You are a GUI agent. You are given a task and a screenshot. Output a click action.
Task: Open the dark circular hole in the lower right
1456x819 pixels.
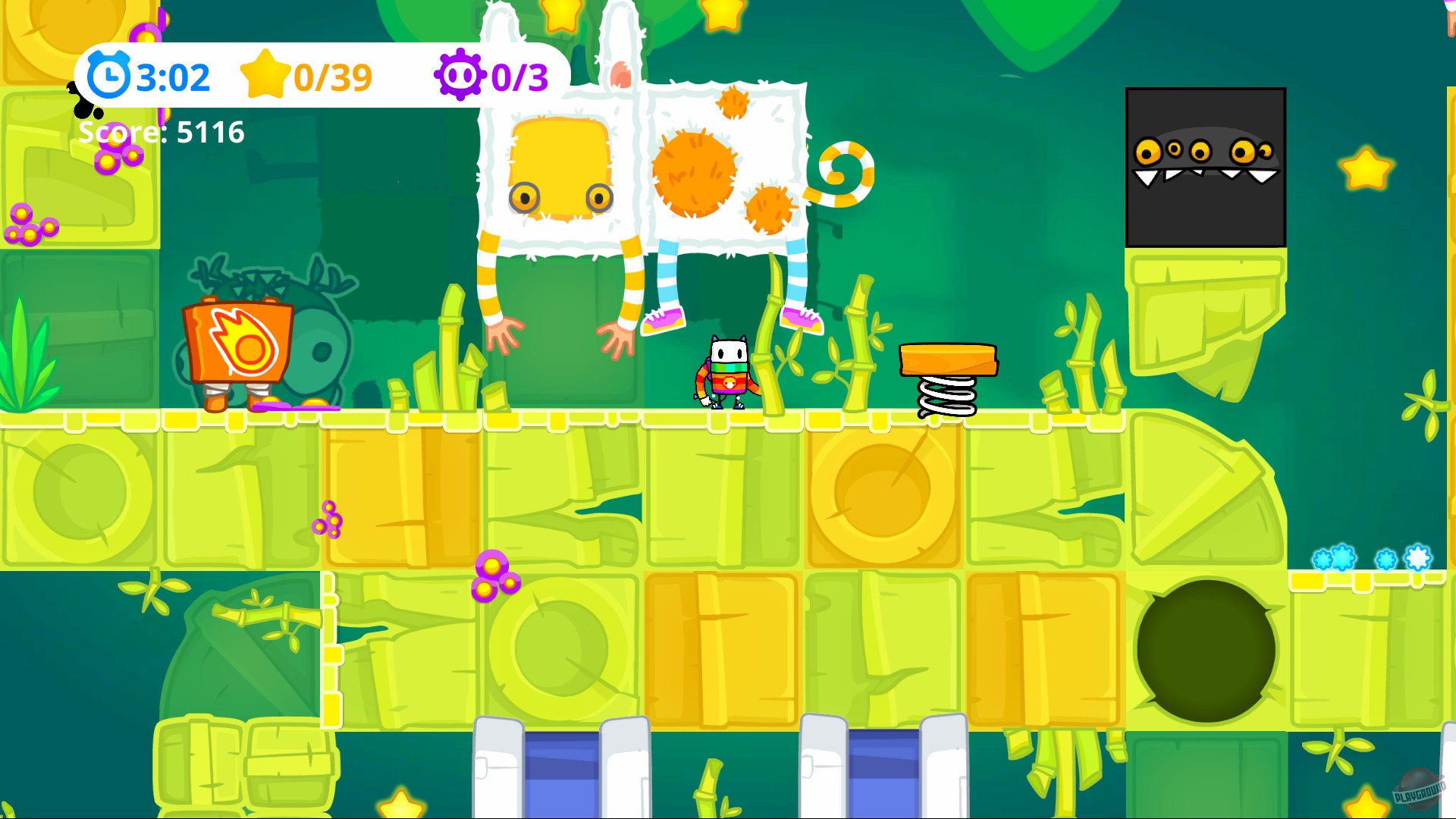click(x=1206, y=648)
